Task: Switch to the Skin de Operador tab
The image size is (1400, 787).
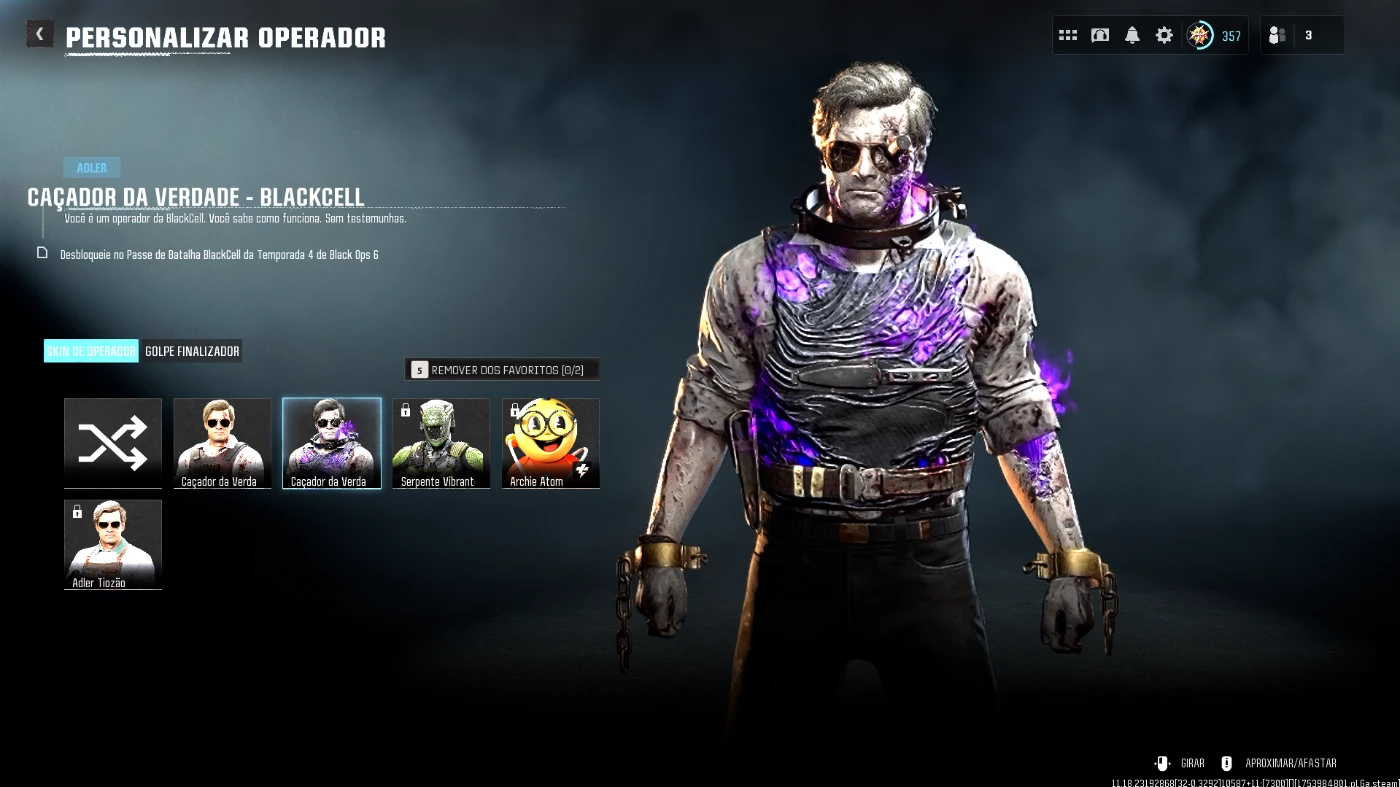Action: [91, 351]
